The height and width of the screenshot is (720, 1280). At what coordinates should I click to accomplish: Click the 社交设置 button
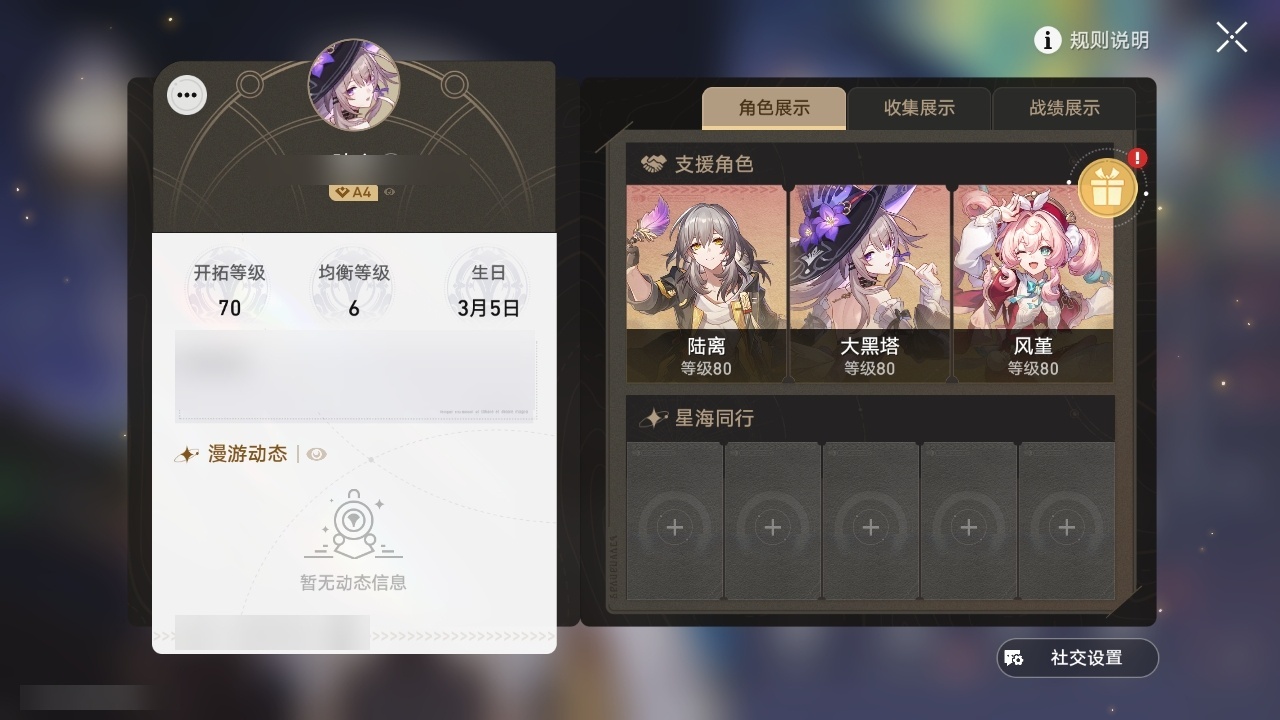[1076, 657]
